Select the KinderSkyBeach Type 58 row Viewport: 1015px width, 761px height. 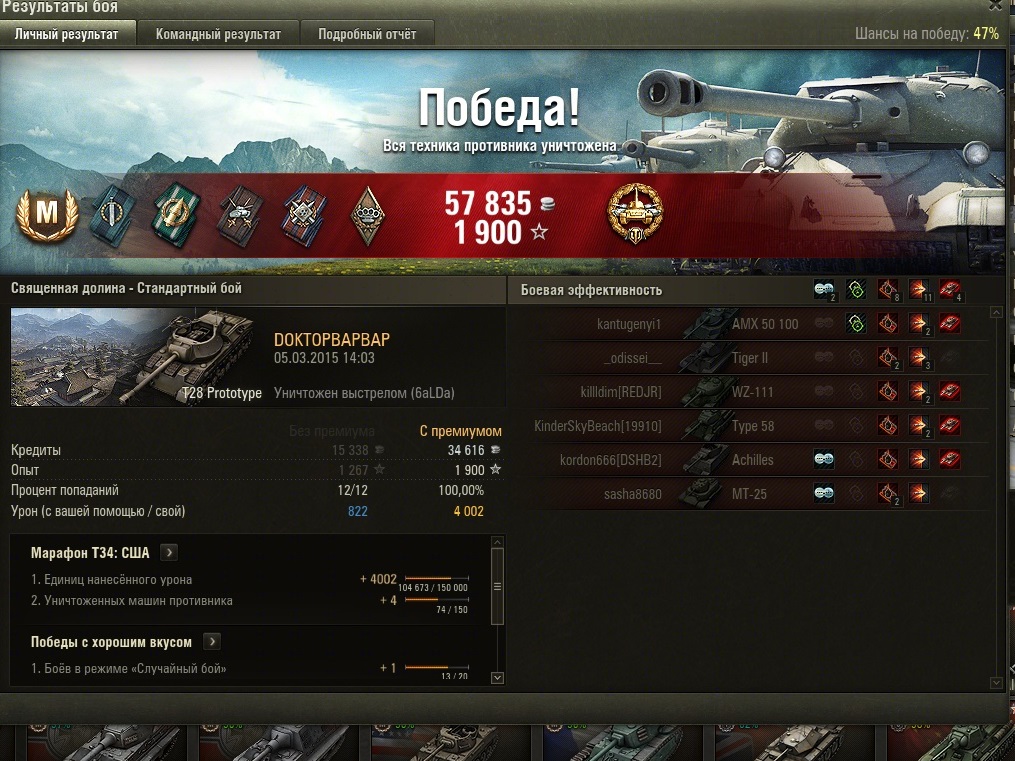(760, 426)
